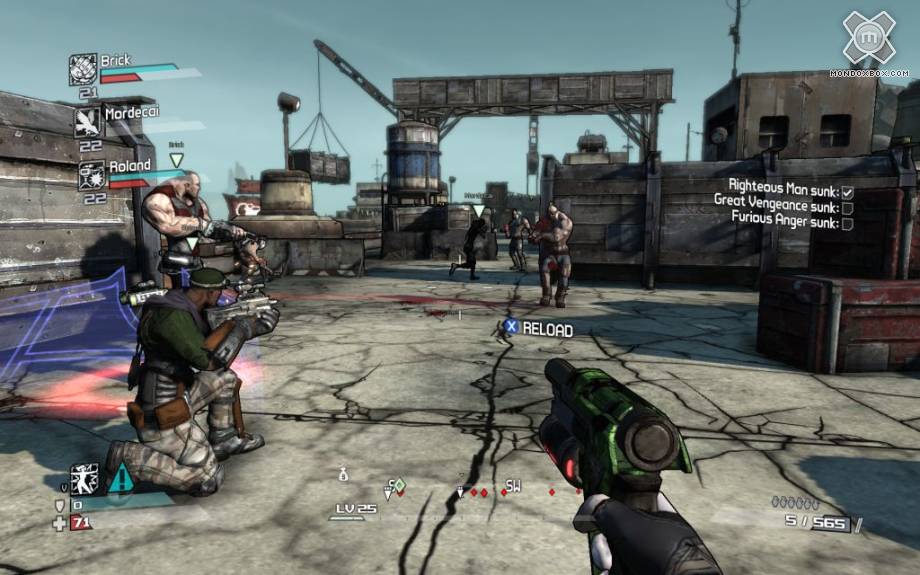Select Mordecai's class portrait icon
Viewport: 920px width, 575px height.
[88, 121]
